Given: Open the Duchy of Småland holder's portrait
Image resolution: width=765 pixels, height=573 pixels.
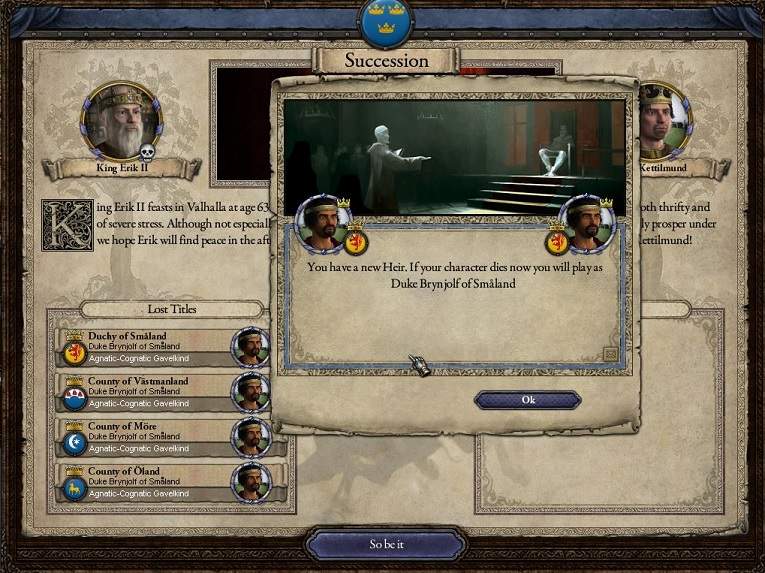Looking at the screenshot, I should (x=251, y=347).
